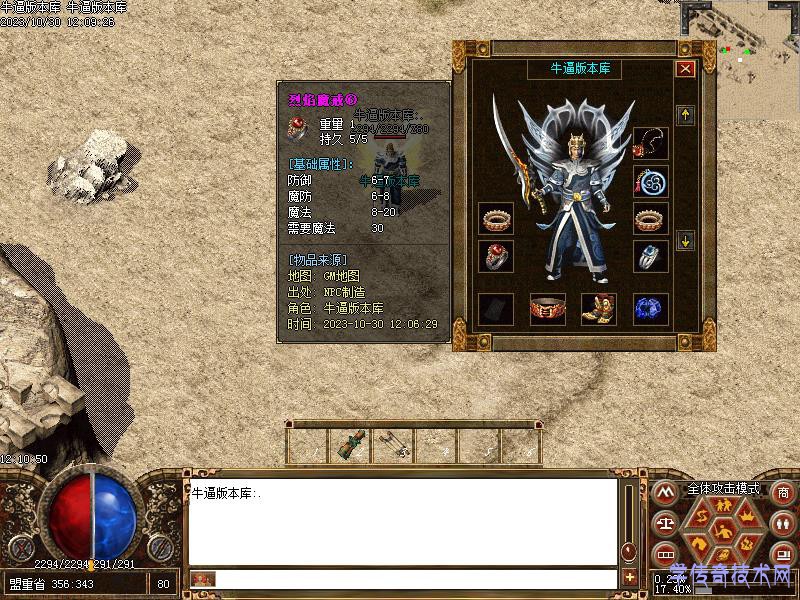Click the down arrow in equipment panel
Image resolution: width=800 pixels, height=600 pixels.
click(685, 240)
